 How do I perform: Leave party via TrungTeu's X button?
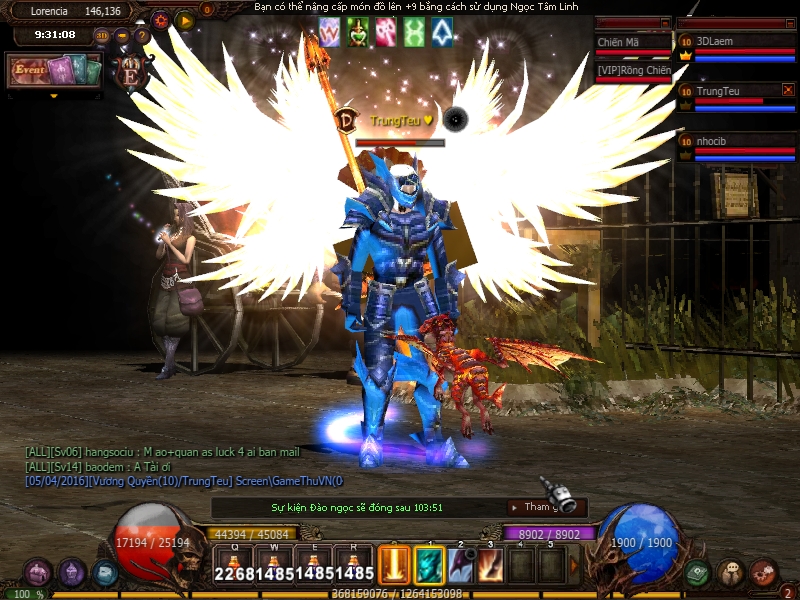(x=788, y=90)
